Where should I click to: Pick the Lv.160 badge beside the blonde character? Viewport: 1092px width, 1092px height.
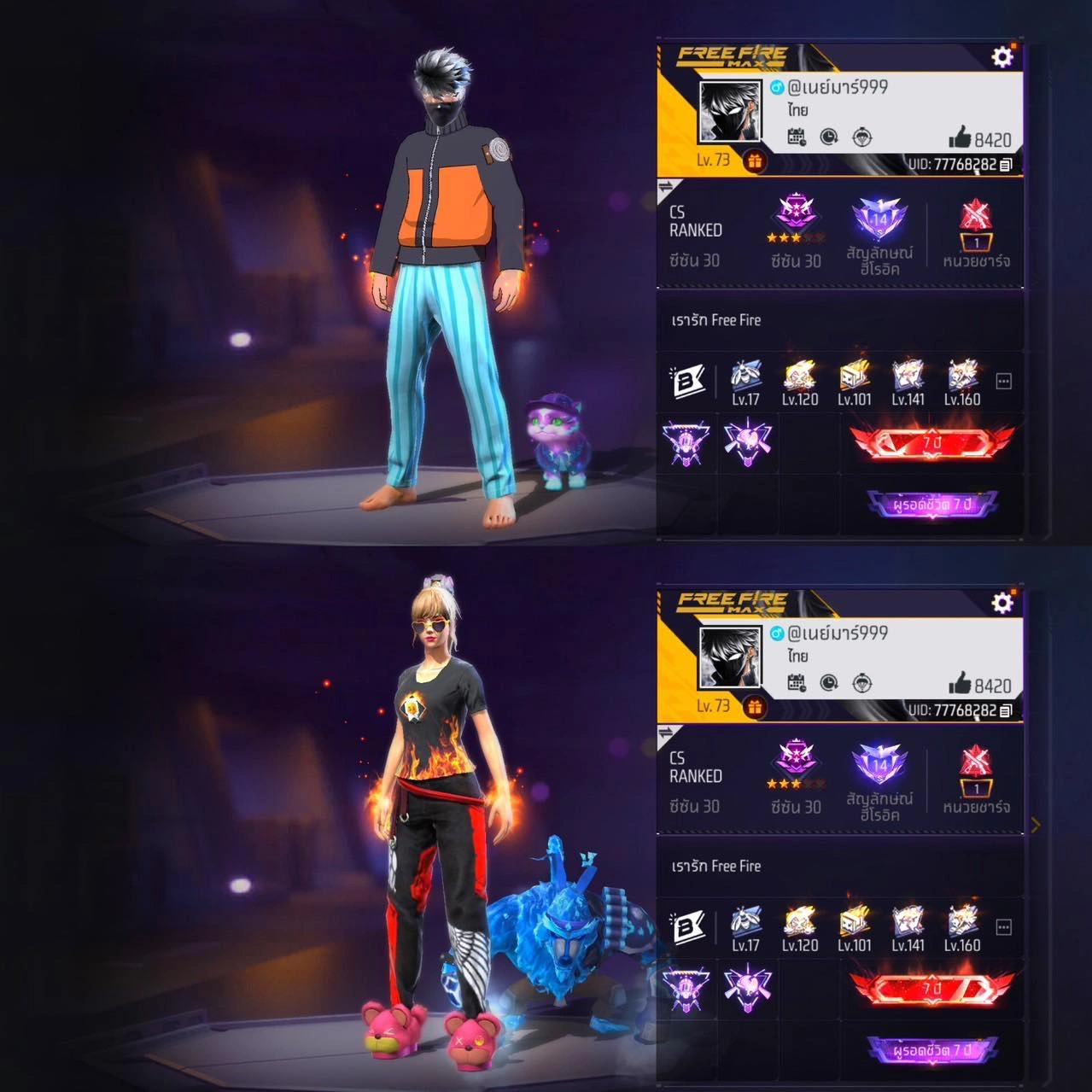click(962, 928)
